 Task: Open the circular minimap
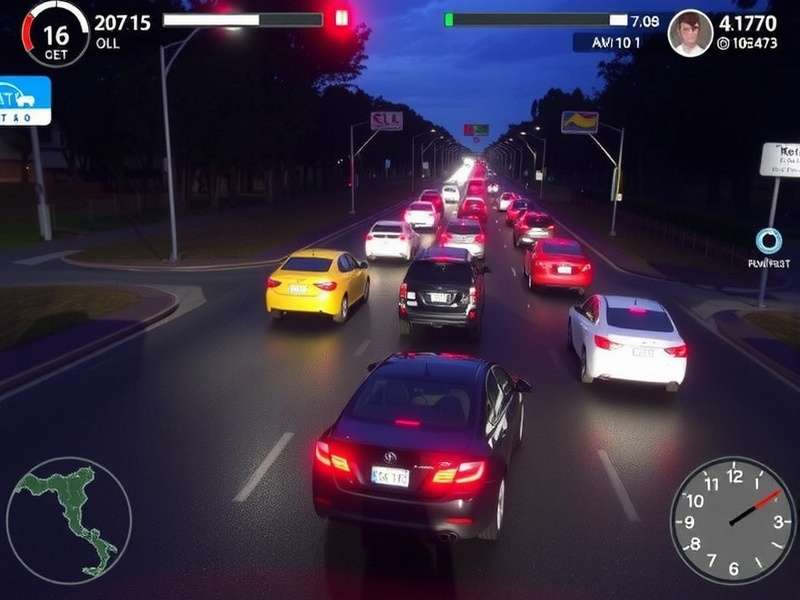coord(69,519)
